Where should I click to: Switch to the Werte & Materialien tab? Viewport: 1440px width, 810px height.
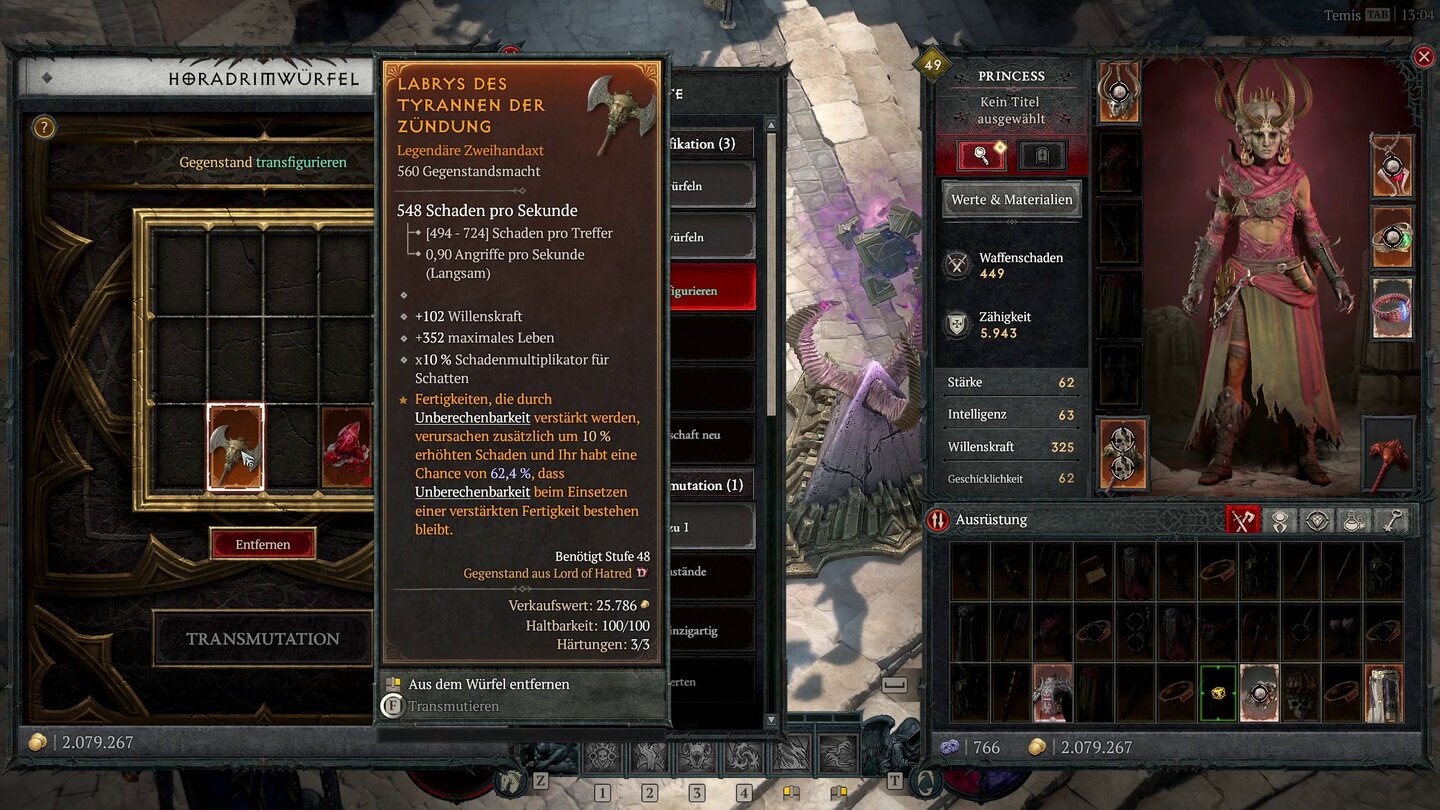pos(1011,199)
